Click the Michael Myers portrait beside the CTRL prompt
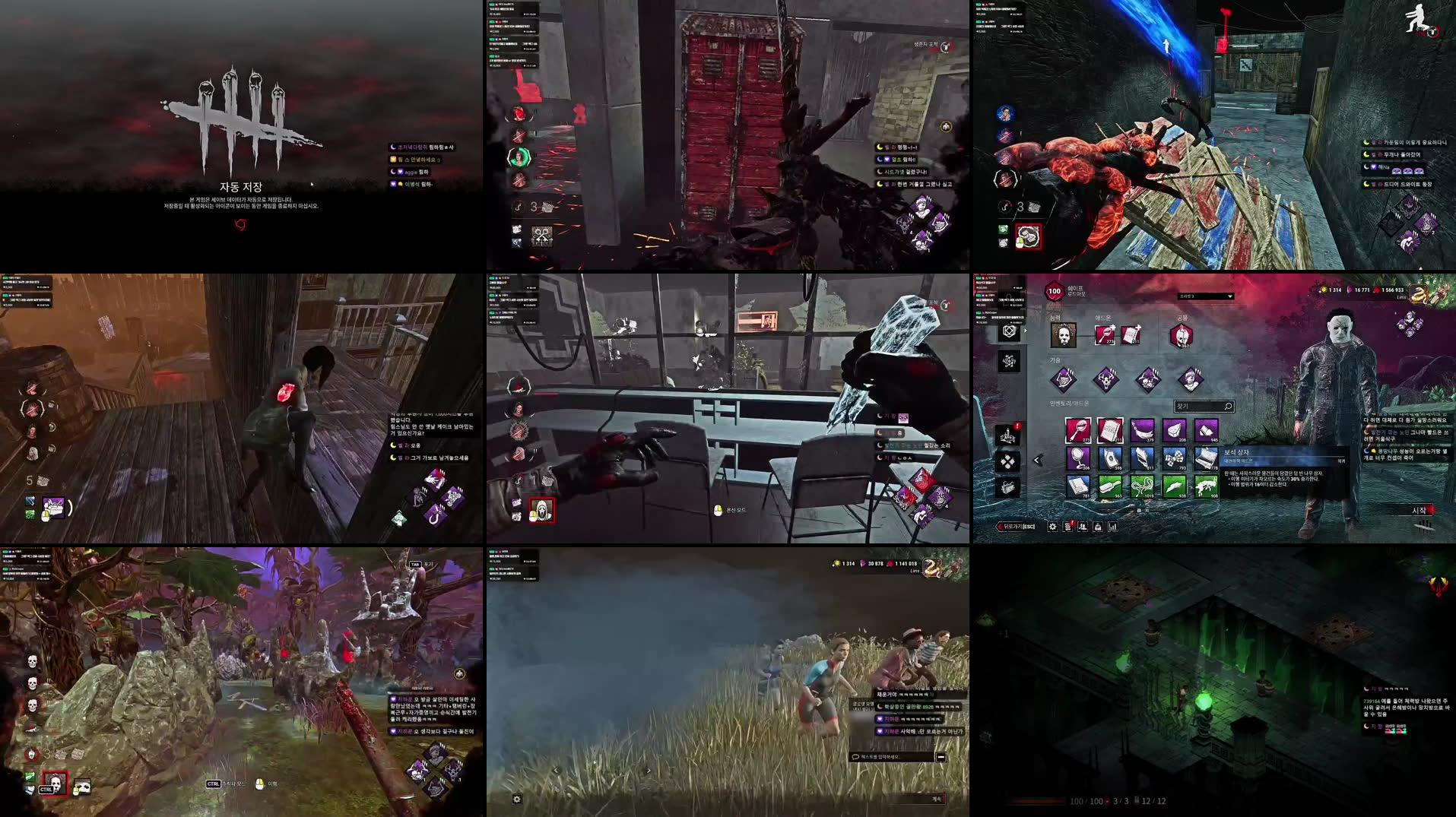This screenshot has height=817, width=1456. (53, 783)
